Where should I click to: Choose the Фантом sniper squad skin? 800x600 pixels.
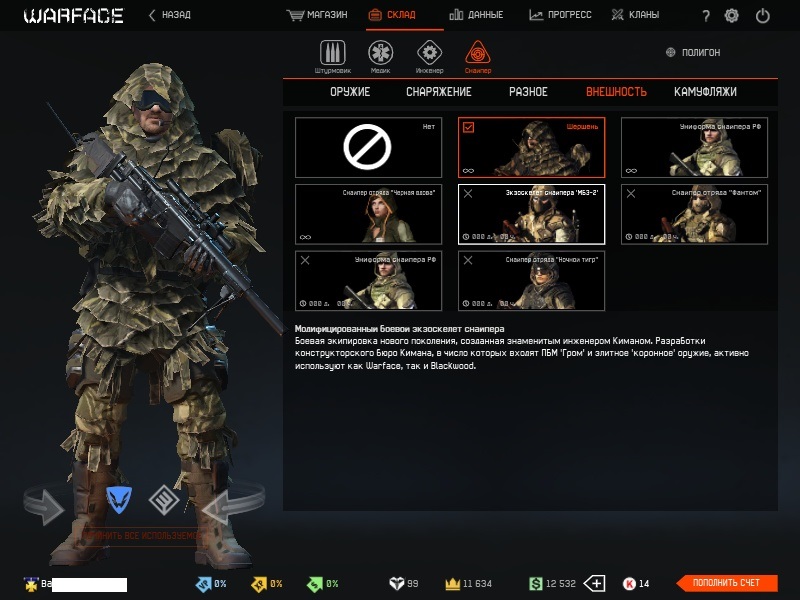(x=694, y=214)
